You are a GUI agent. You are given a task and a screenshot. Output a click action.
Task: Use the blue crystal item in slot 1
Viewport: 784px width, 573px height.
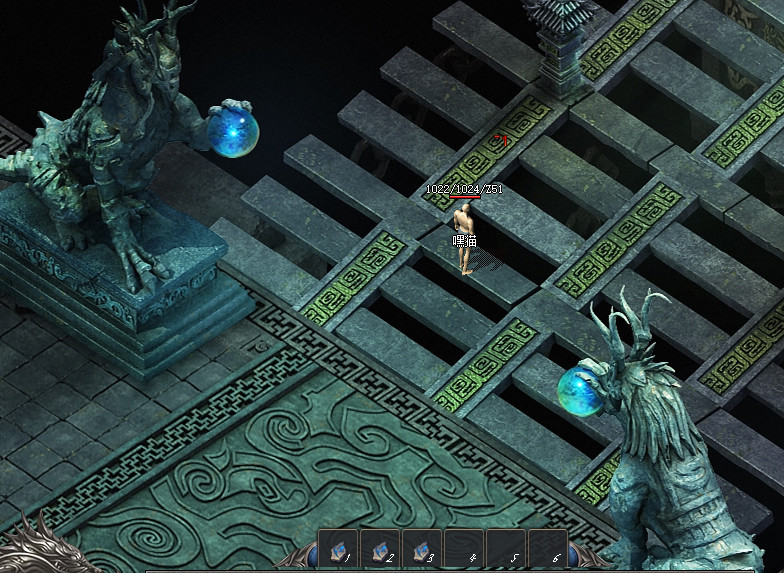tap(338, 549)
